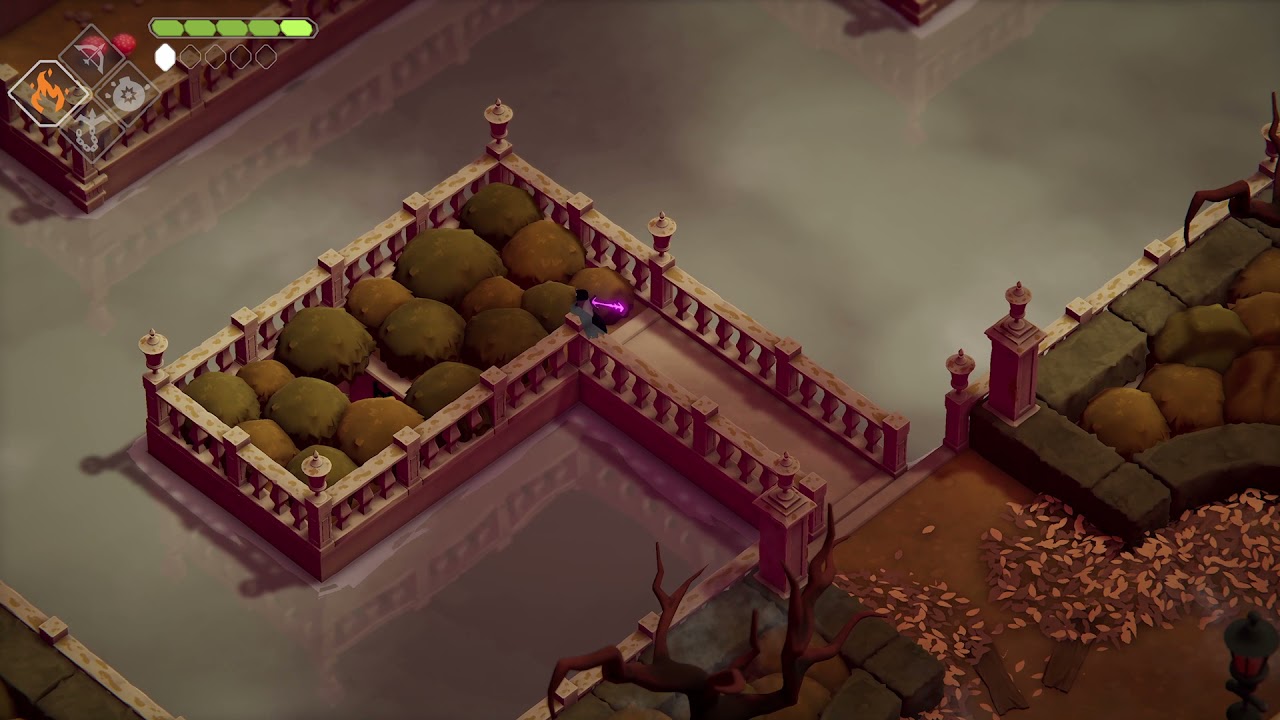Image resolution: width=1280 pixels, height=720 pixels.
Task: Click the last empty magic pip
Action: (265, 56)
